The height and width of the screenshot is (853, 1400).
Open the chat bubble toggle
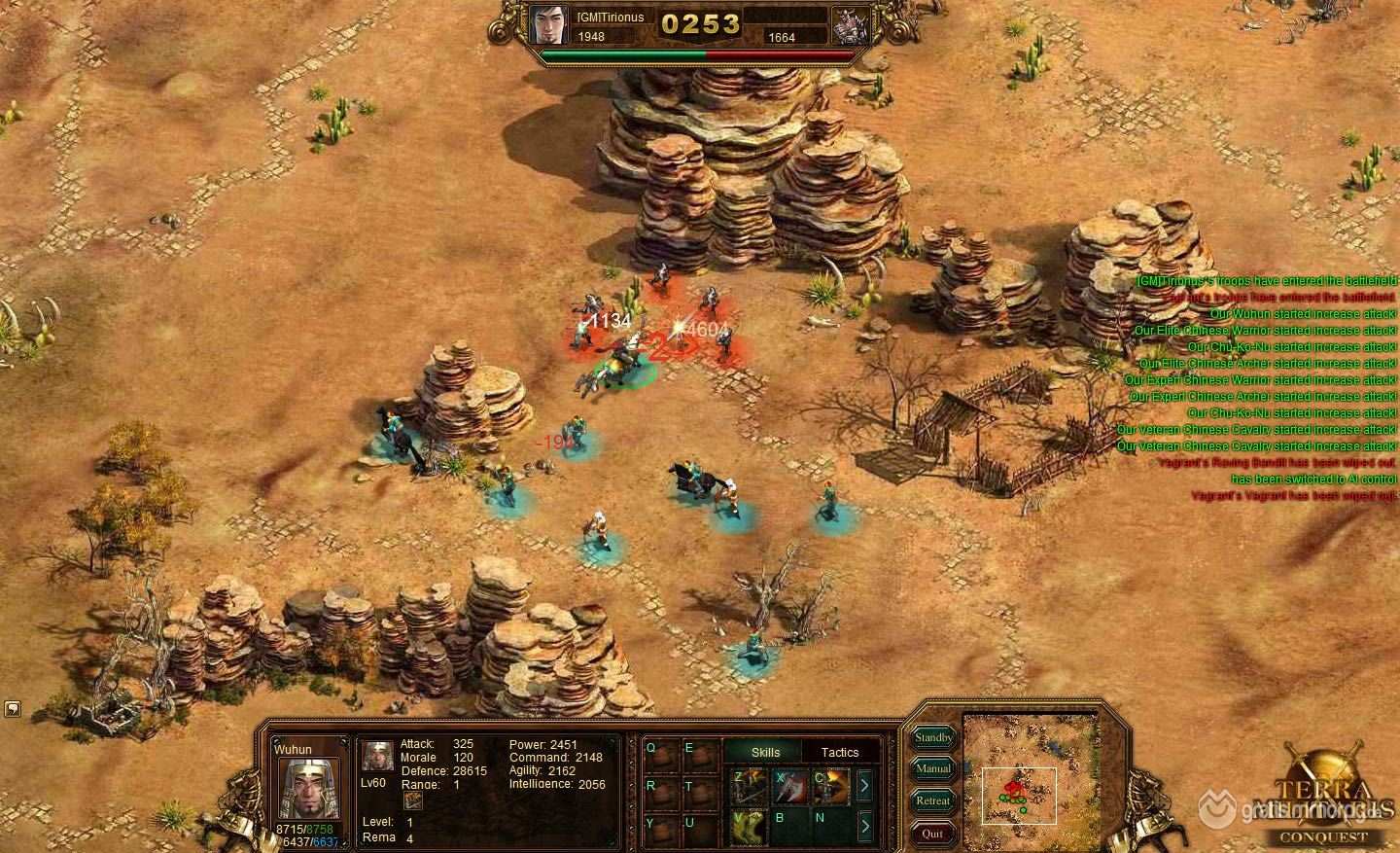13,708
